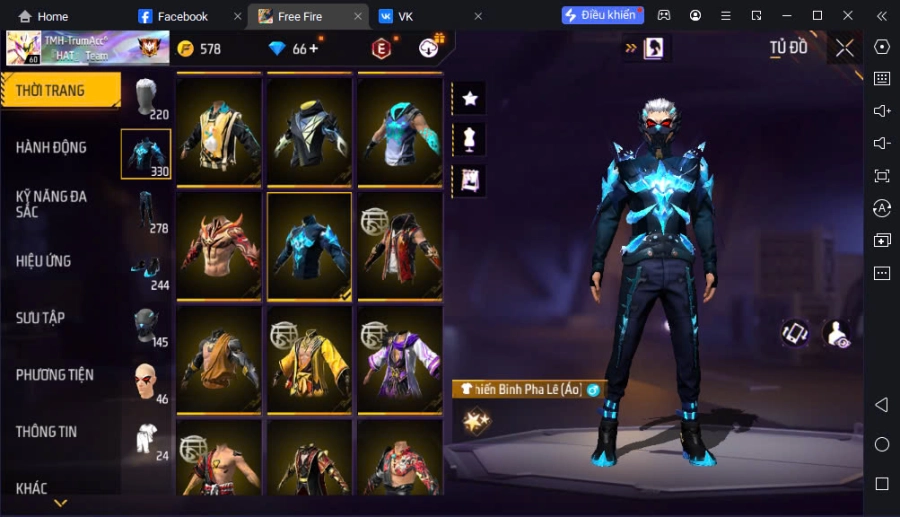Expand the collapsed panel with double arrows
This screenshot has height=517, width=900.
click(x=631, y=47)
